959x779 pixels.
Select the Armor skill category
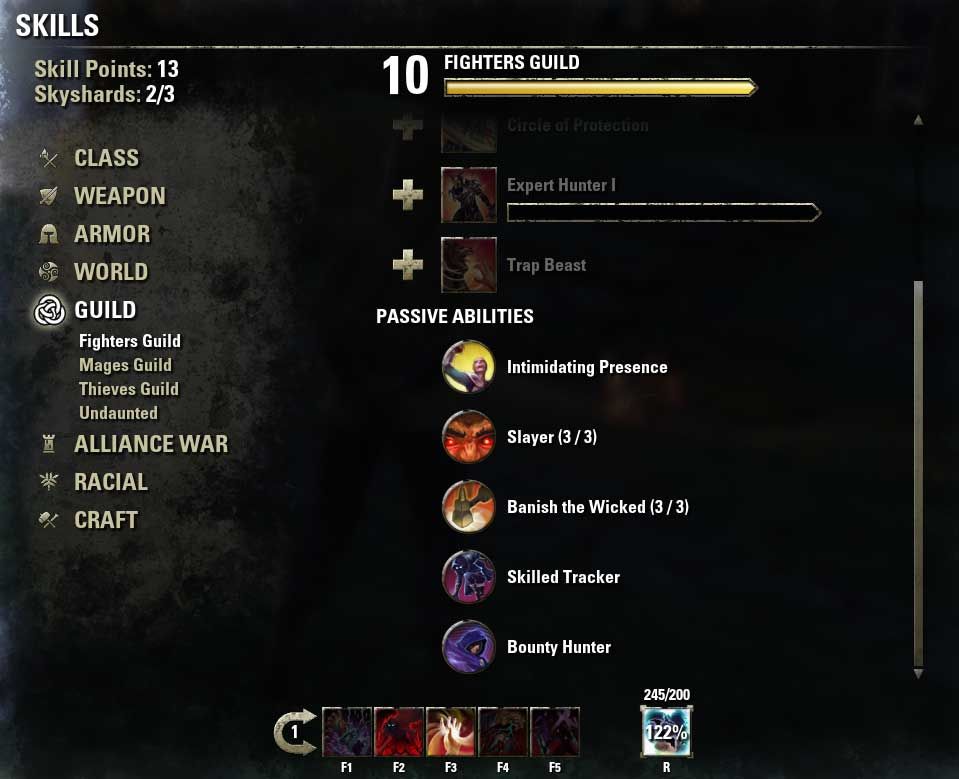(111, 234)
